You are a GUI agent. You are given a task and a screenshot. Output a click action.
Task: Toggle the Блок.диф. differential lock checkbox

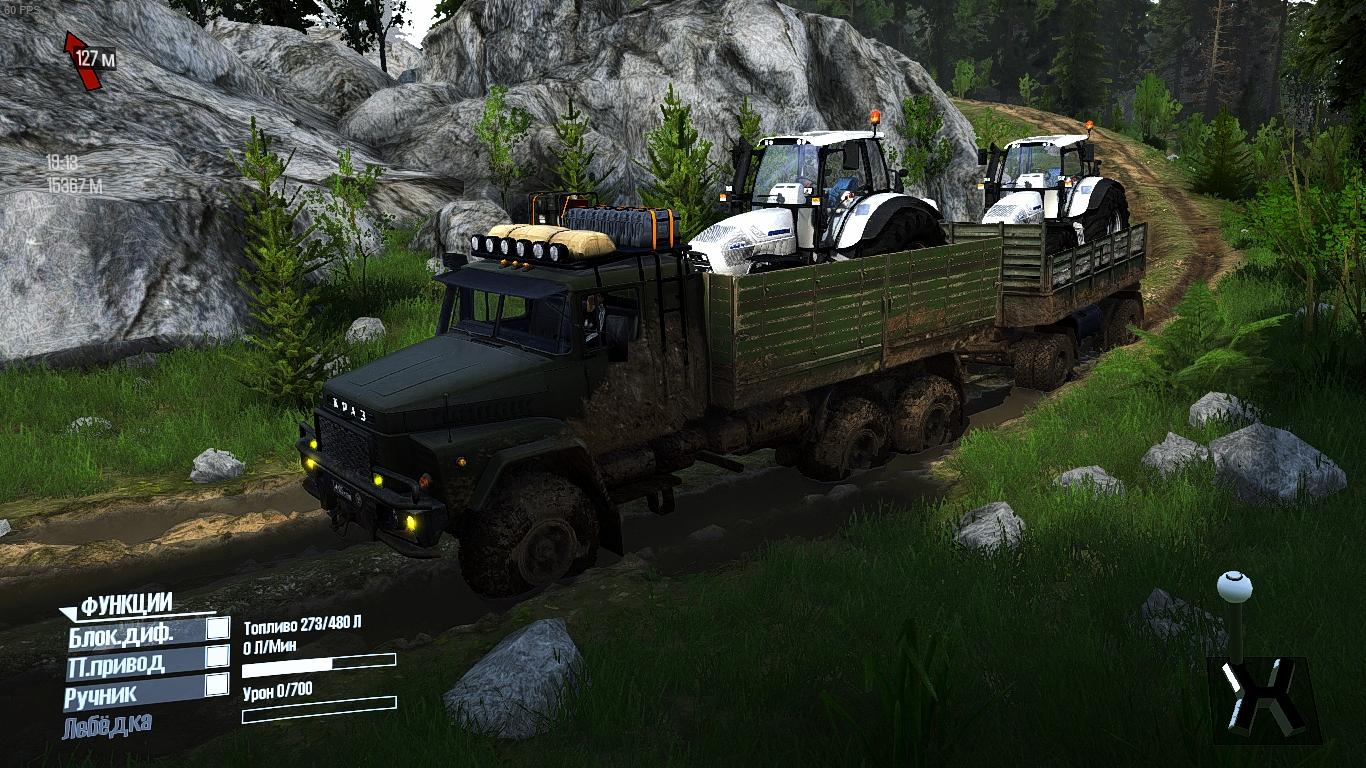[217, 629]
